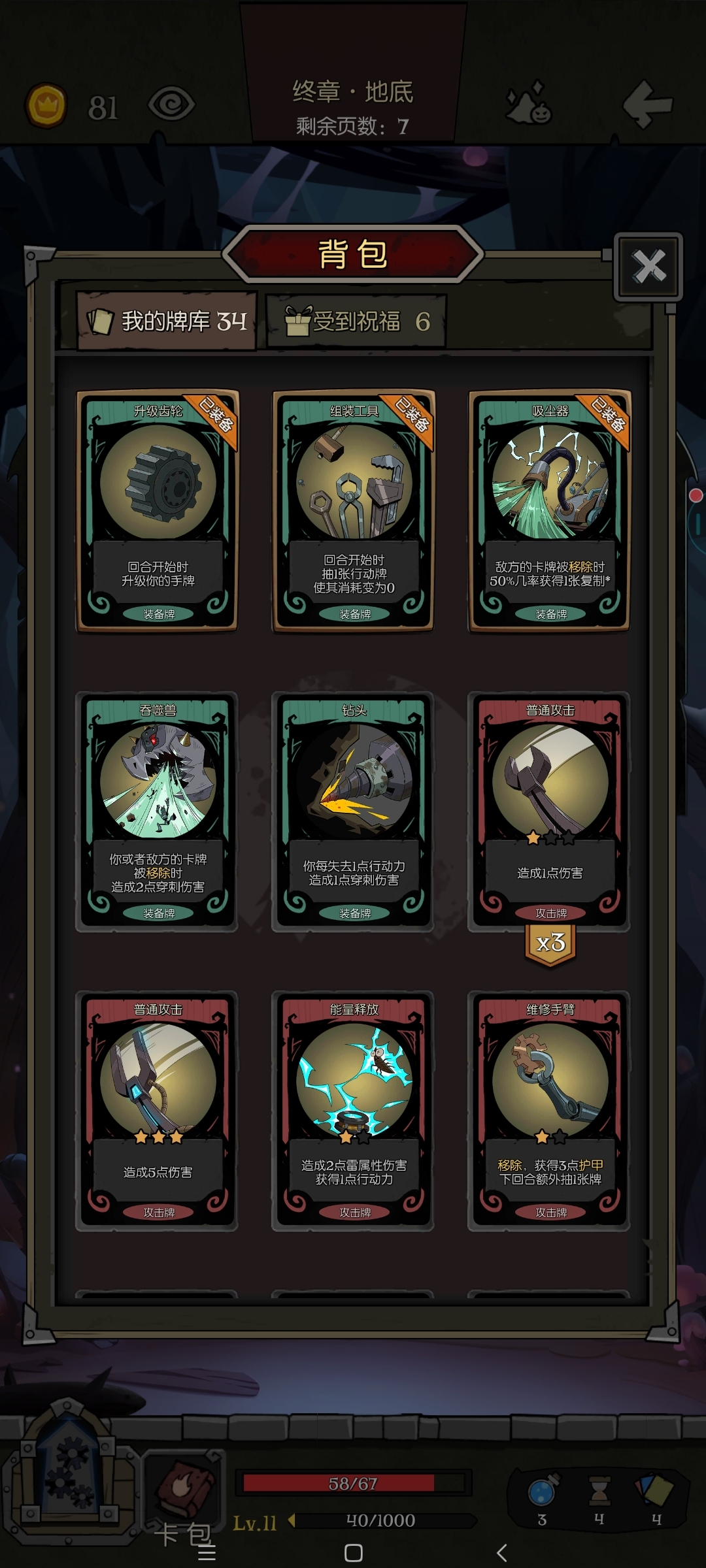706x1568 pixels.
Task: Select the 我的牌库 deck tab
Action: pos(167,321)
